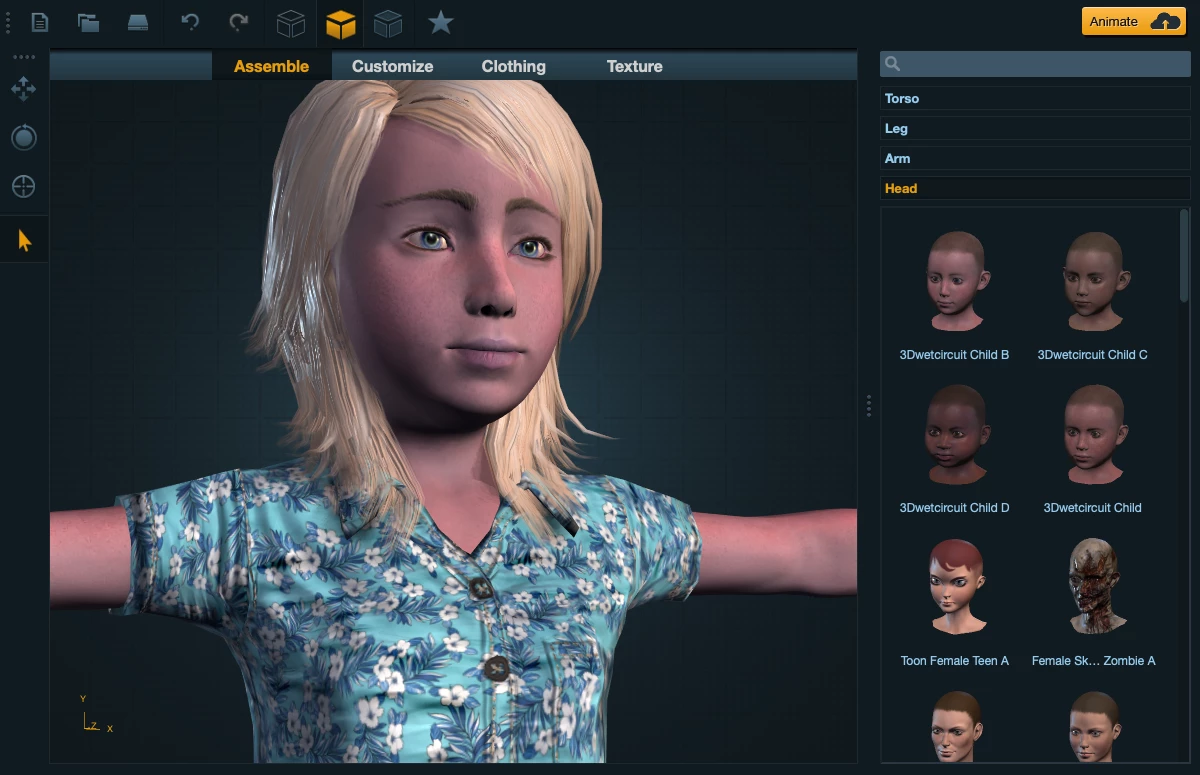Click the part search field

(1040, 64)
